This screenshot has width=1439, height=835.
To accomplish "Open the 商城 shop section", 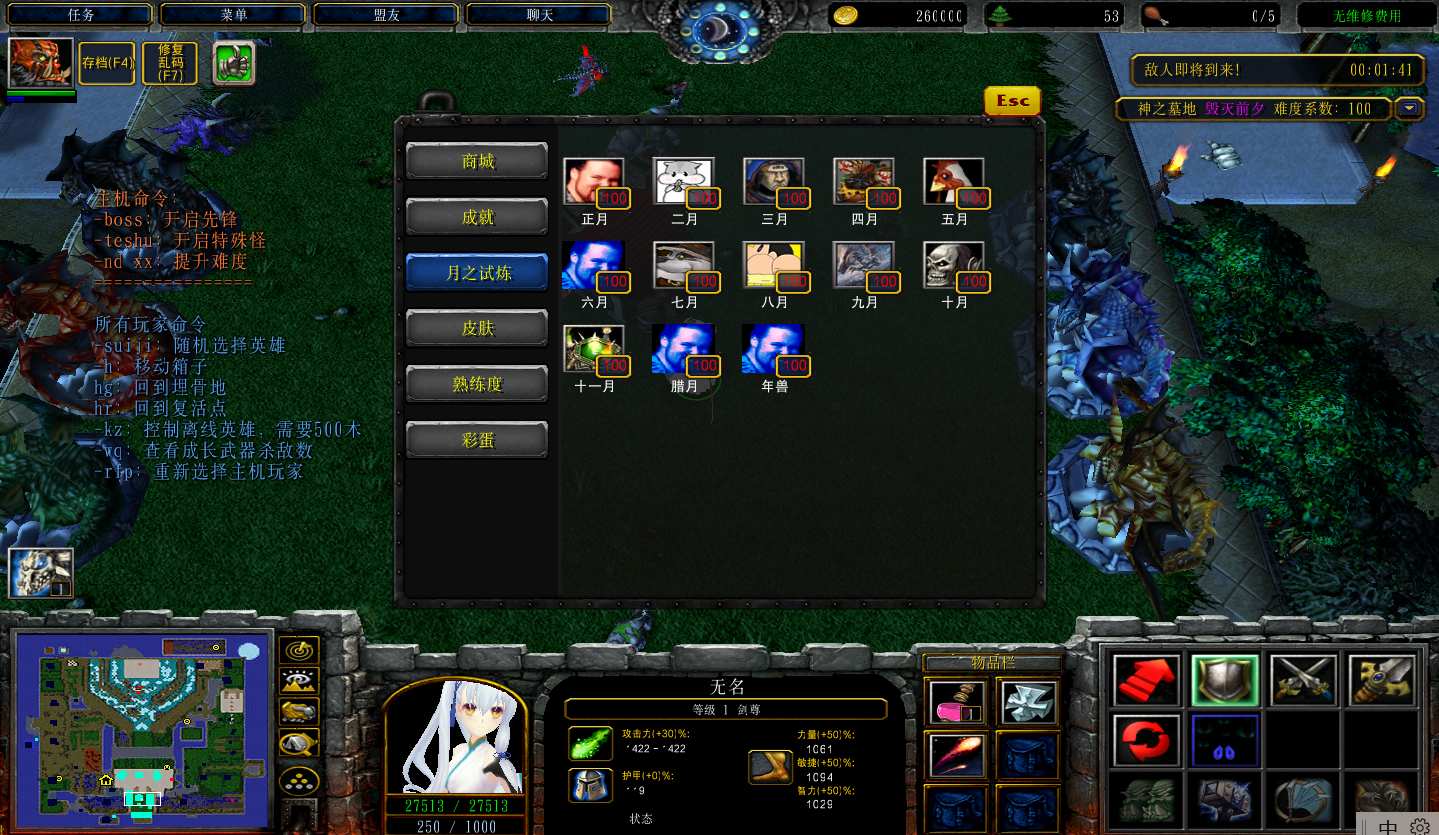I will coord(477,161).
